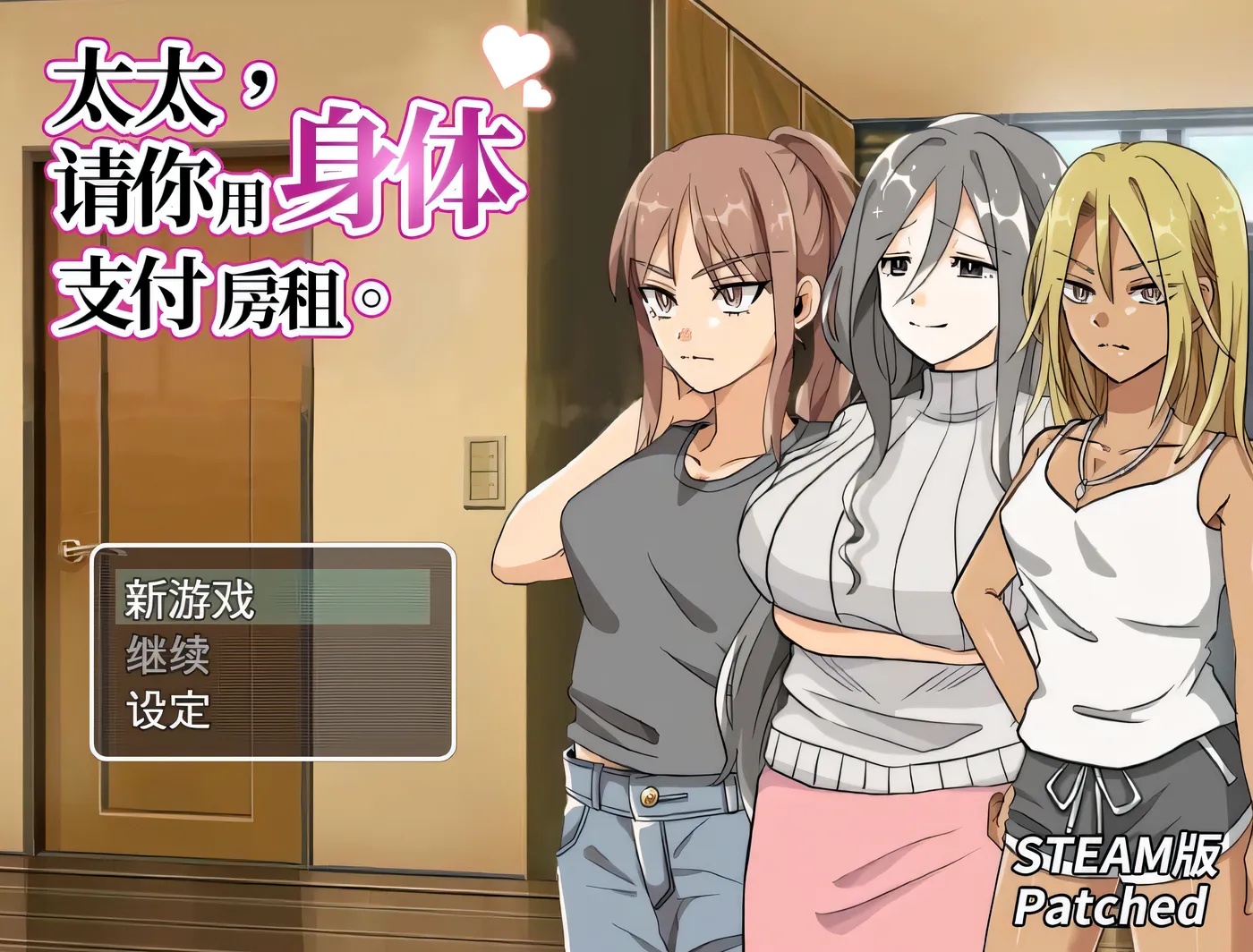This screenshot has width=1253, height=952.
Task: Choose 继续 to continue a saved game
Action: 166,659
